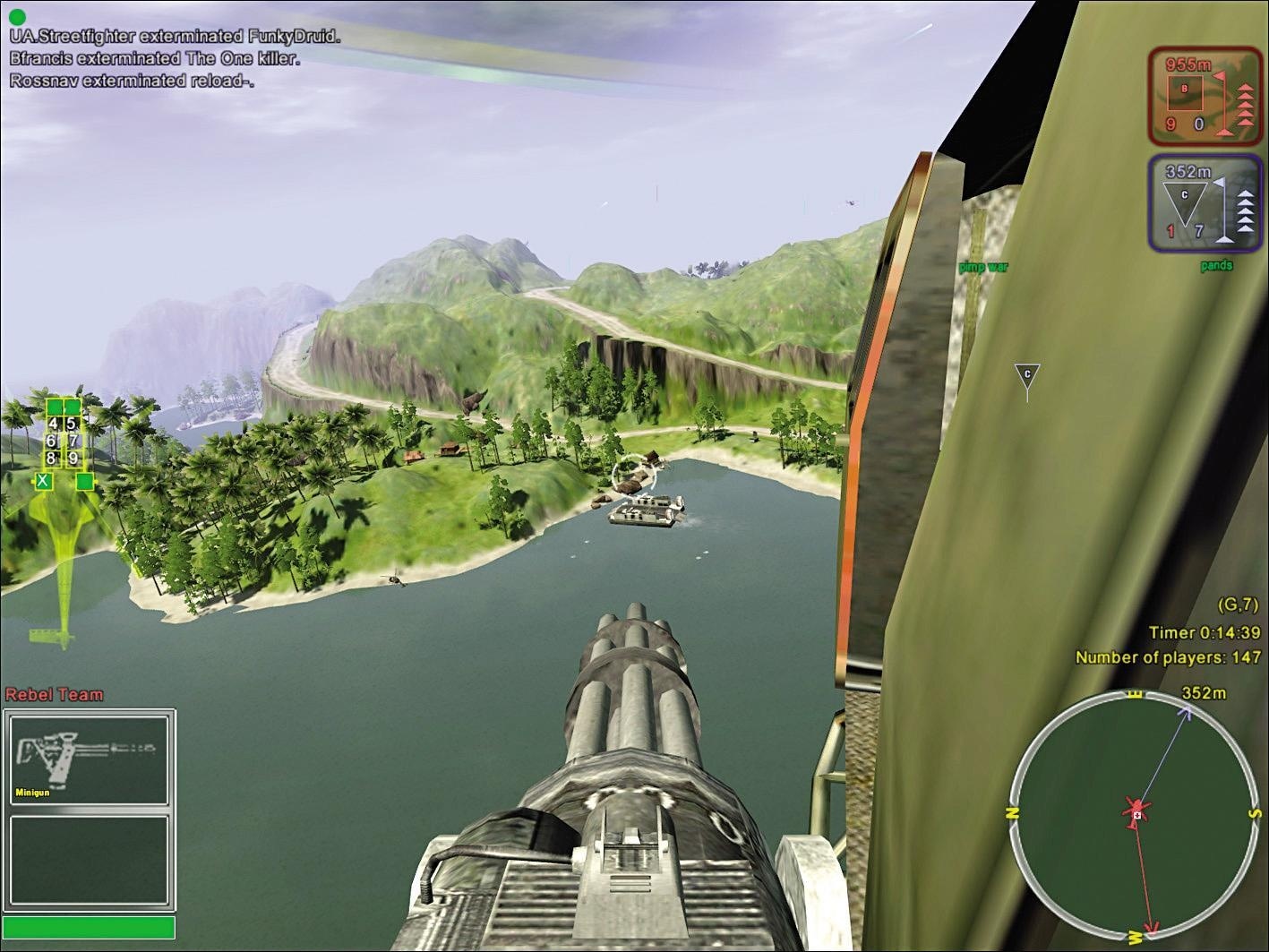Viewport: 1269px width, 952px height.
Task: Click seat 7 in the seat diagram
Action: click(73, 442)
